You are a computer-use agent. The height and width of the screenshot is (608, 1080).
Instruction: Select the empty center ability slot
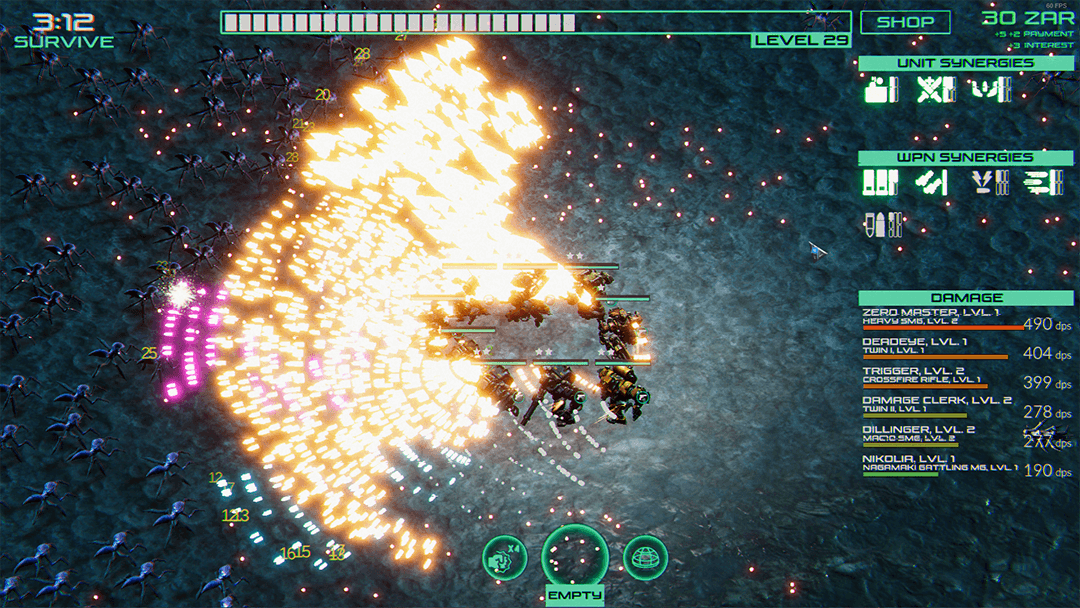(575, 557)
